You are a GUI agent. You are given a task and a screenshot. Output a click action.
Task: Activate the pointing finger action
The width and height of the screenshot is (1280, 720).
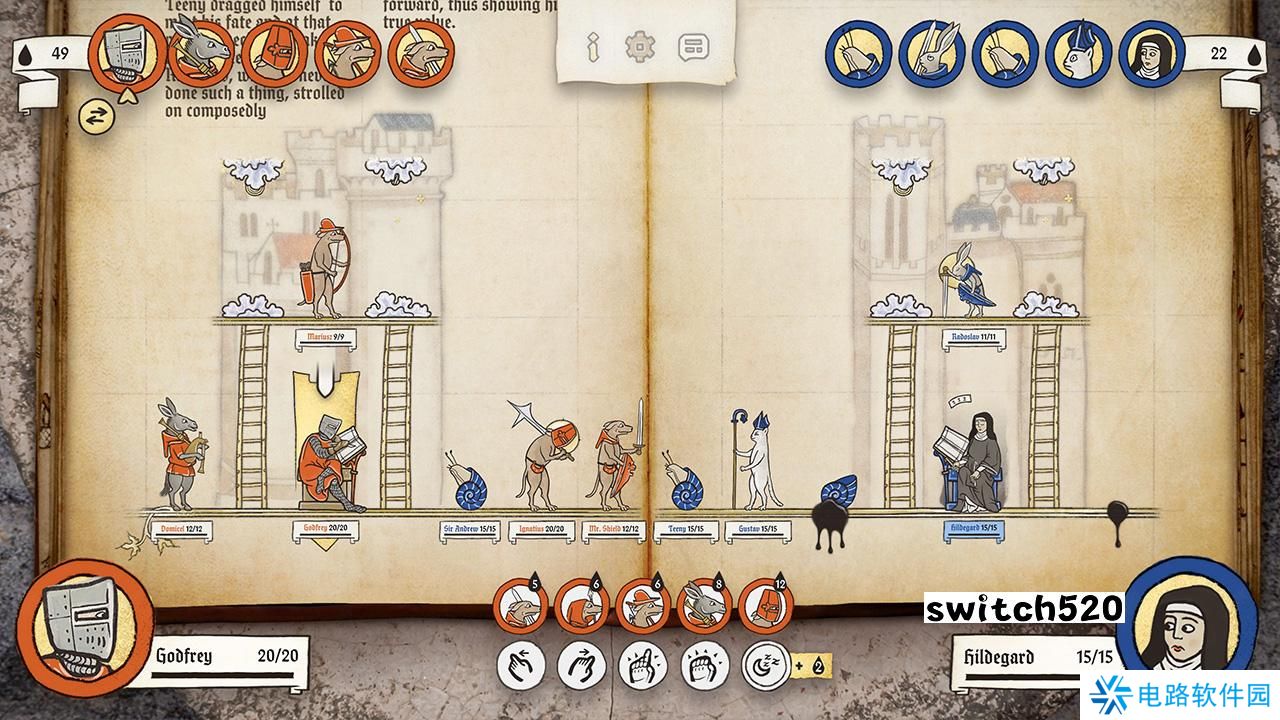point(643,665)
